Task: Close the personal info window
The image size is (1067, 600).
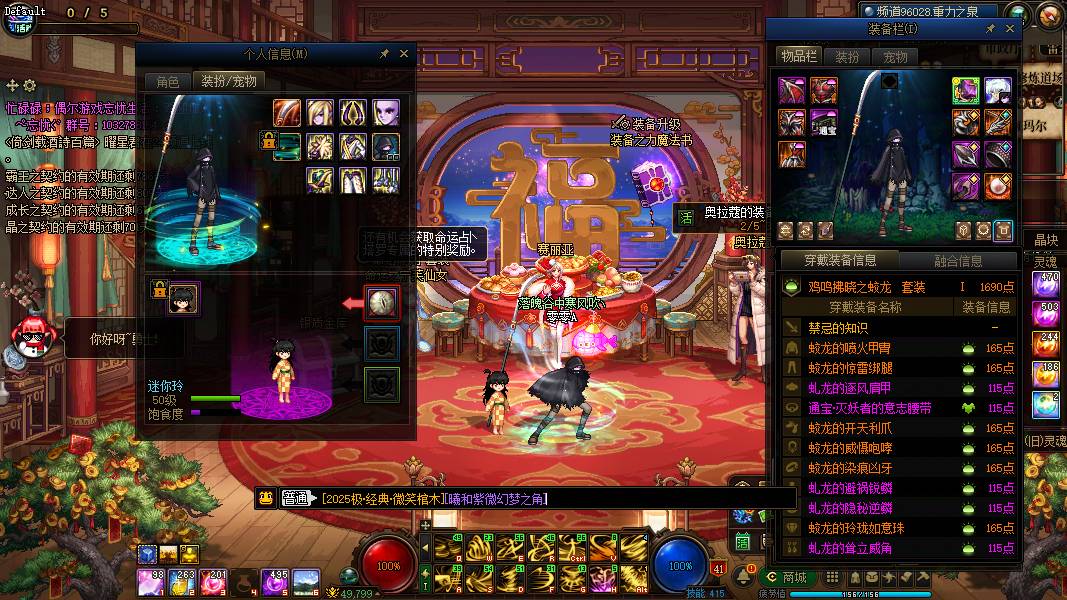Action: 404,53
